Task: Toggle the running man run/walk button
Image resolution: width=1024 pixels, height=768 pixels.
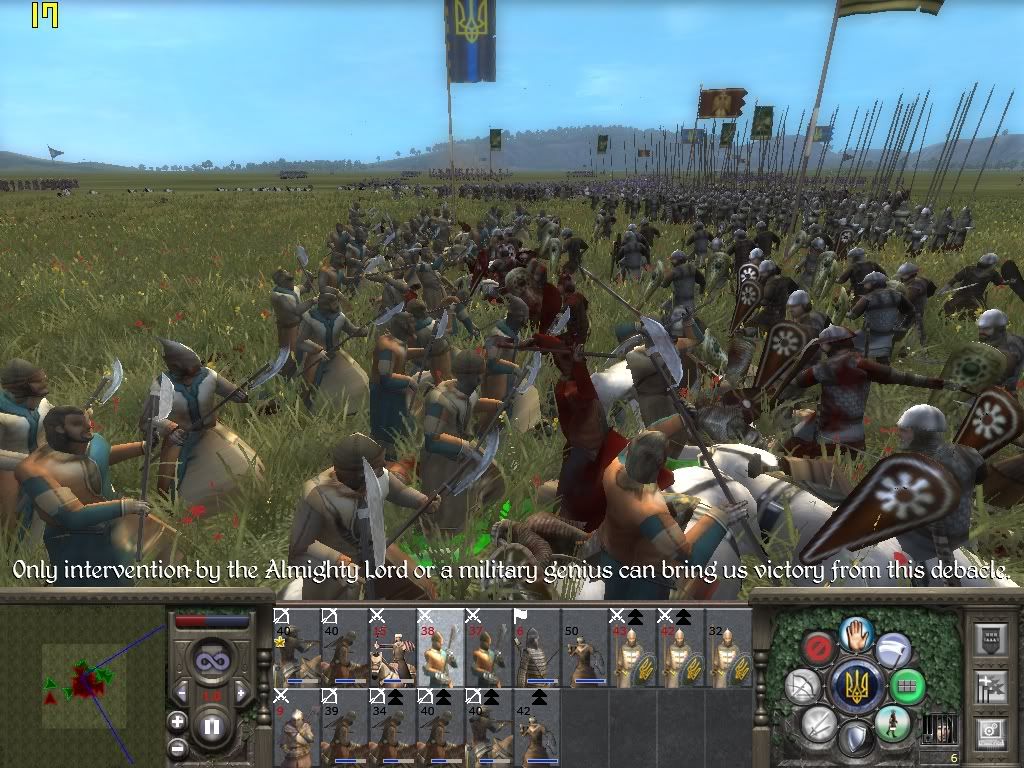Action: pos(892,723)
